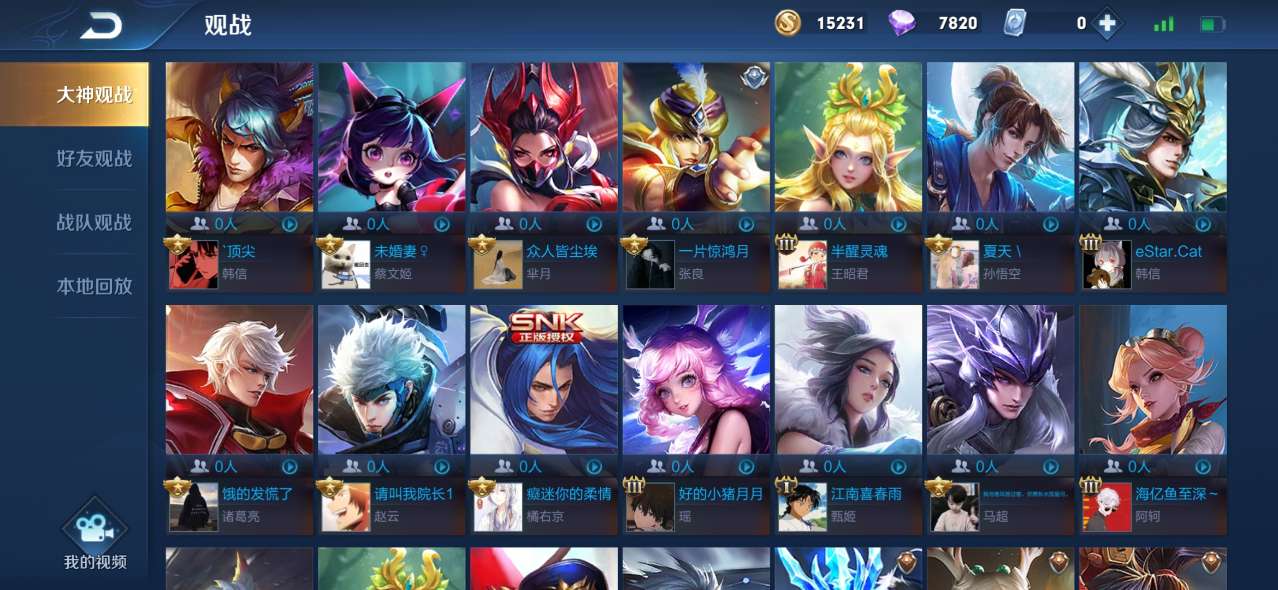
Task: Click the gold coin currency icon
Action: pyautogui.click(x=788, y=23)
